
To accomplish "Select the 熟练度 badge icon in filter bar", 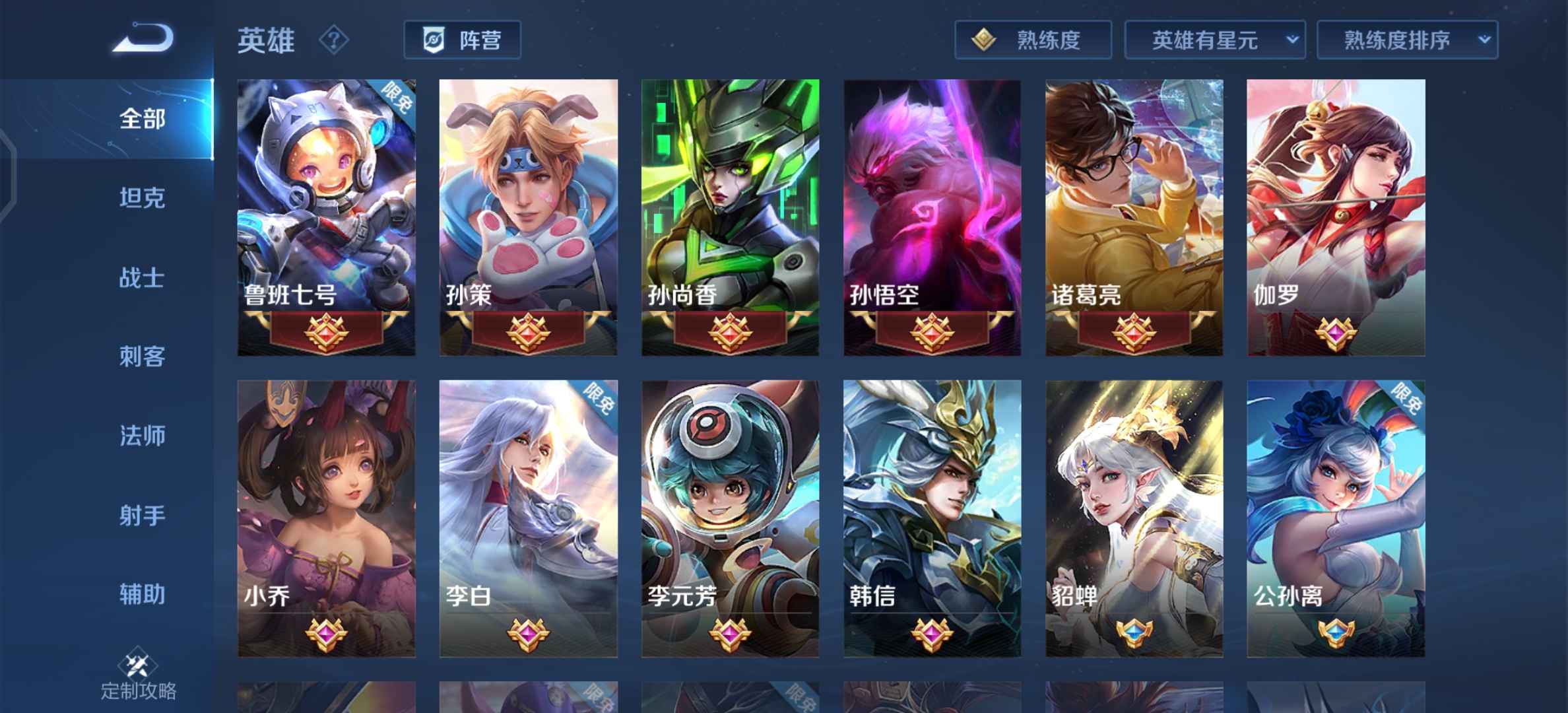I will [983, 40].
